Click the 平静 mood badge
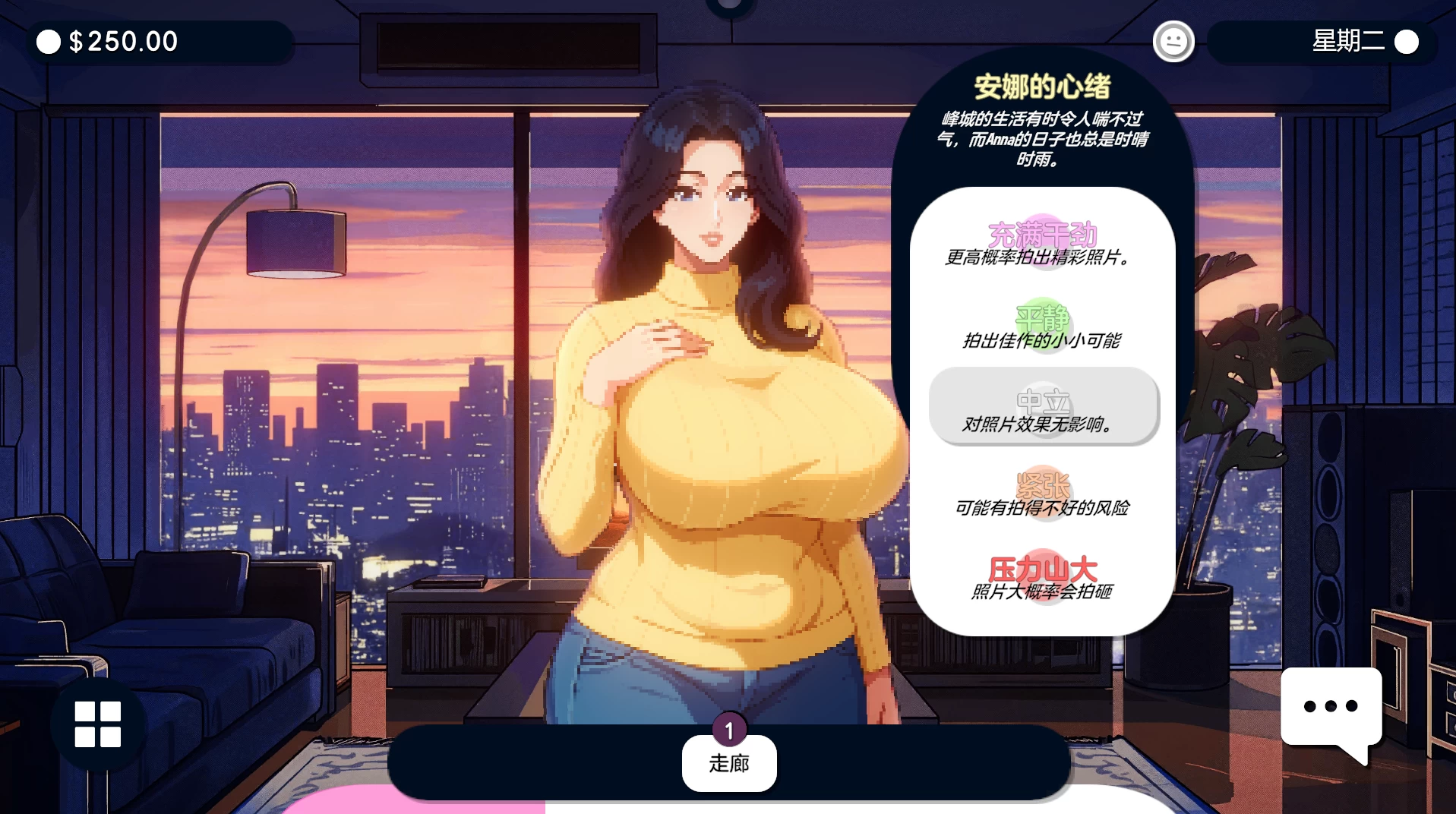 tap(1043, 319)
